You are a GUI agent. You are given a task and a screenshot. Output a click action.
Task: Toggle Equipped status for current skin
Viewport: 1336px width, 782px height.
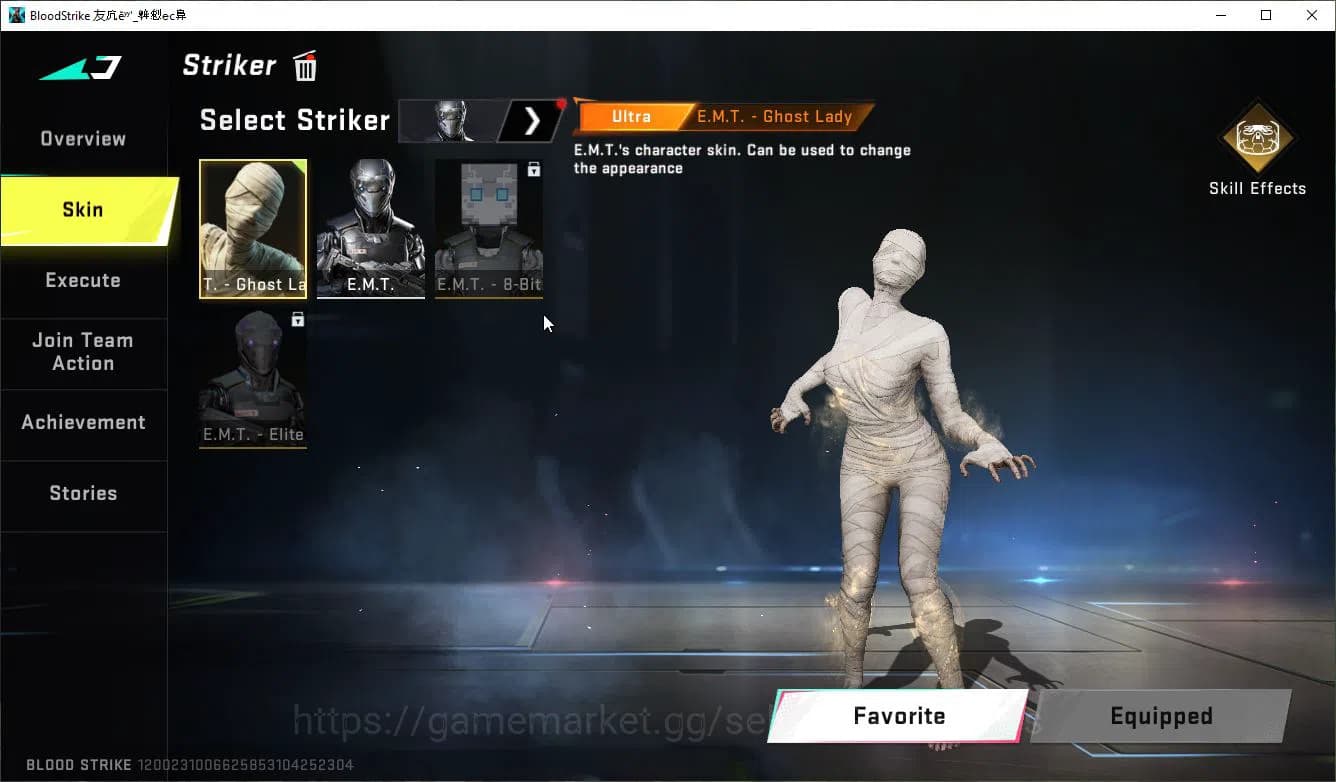[x=1161, y=716]
